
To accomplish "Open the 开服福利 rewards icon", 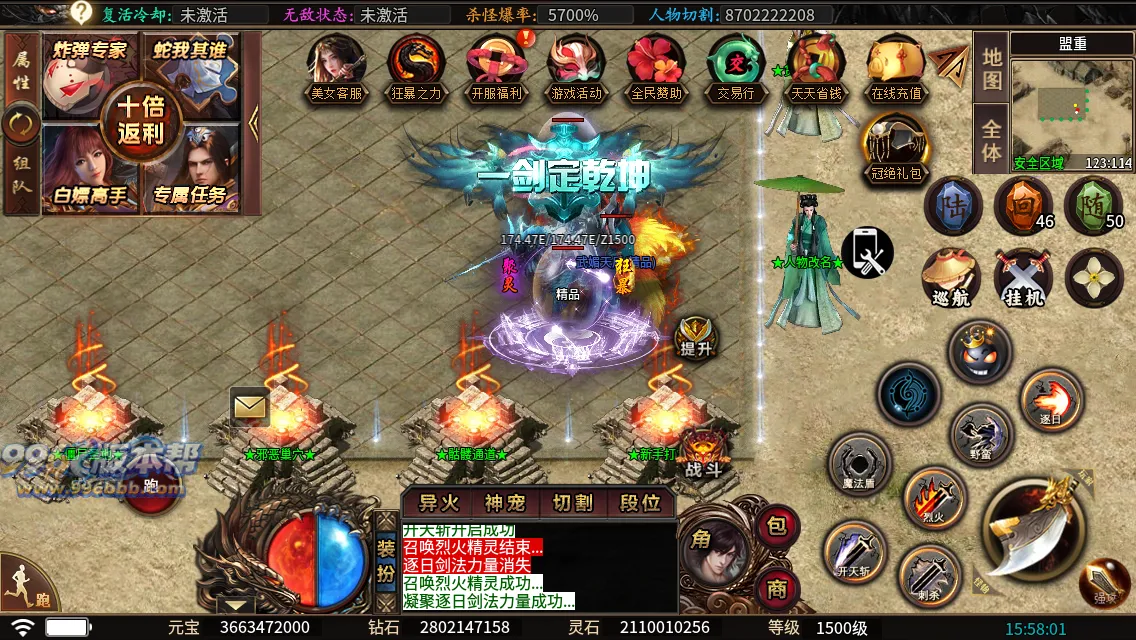I will click(x=496, y=66).
